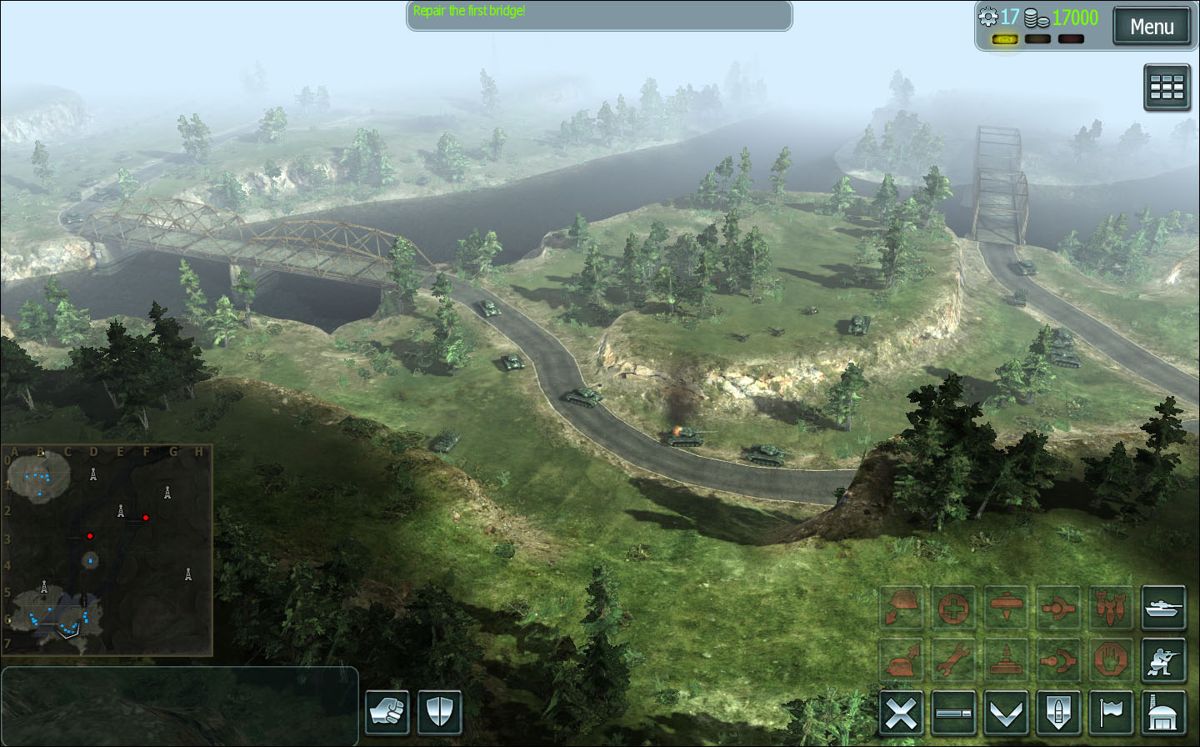Click the X cancel command button
The width and height of the screenshot is (1200, 747).
(x=901, y=713)
